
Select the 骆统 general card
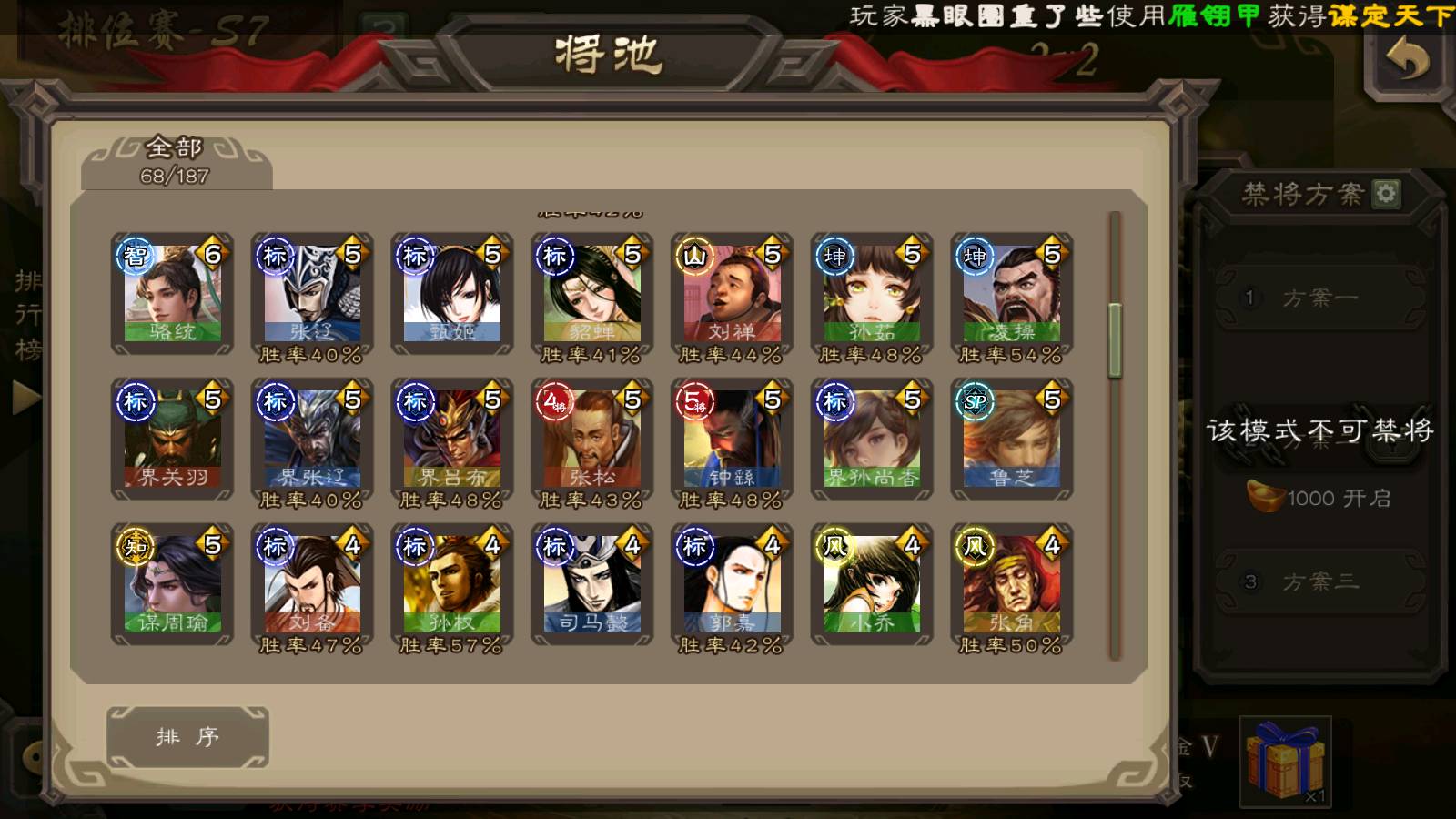tap(172, 293)
